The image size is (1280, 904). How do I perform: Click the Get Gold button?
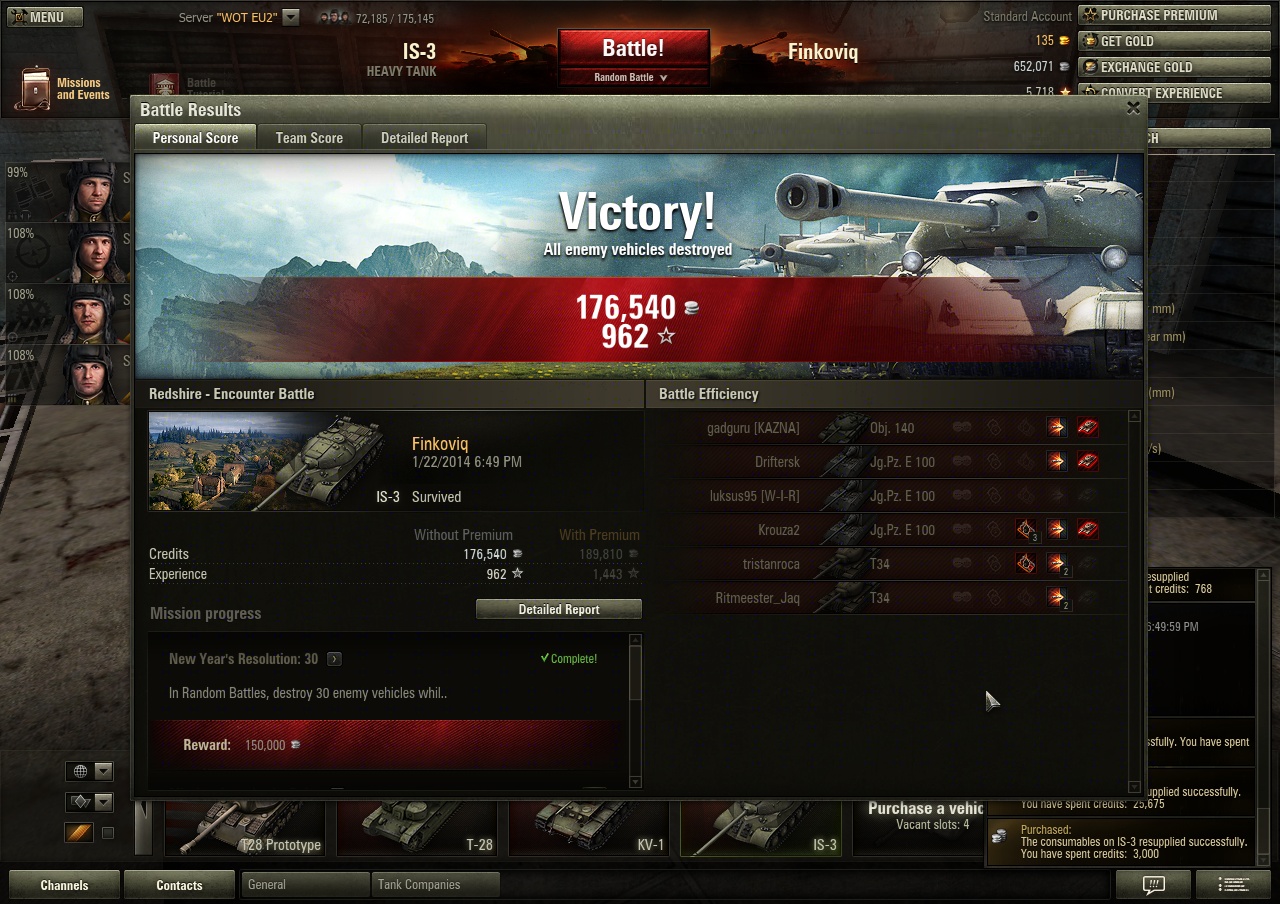coord(1172,41)
